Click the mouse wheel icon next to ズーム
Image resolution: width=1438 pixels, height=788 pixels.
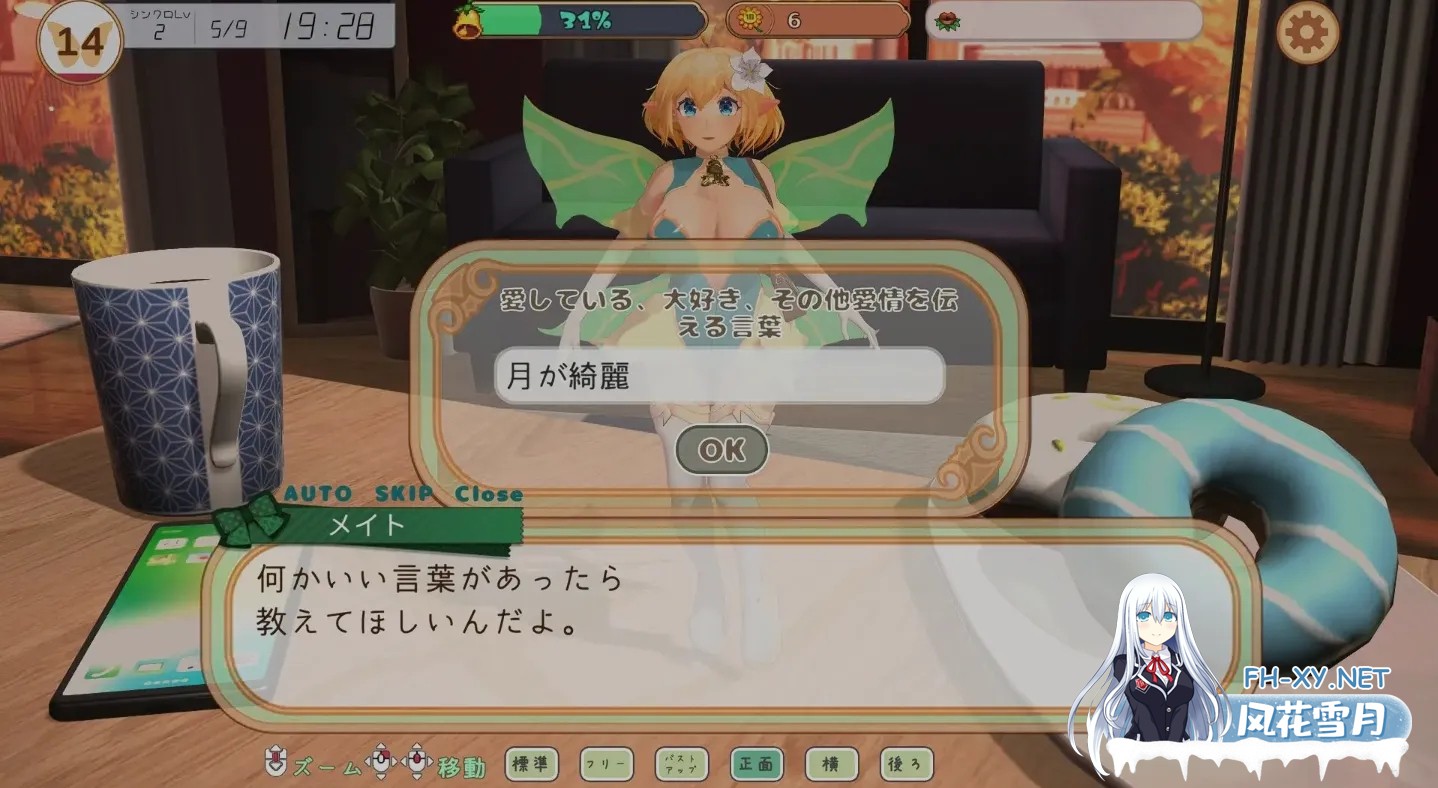pyautogui.click(x=275, y=760)
